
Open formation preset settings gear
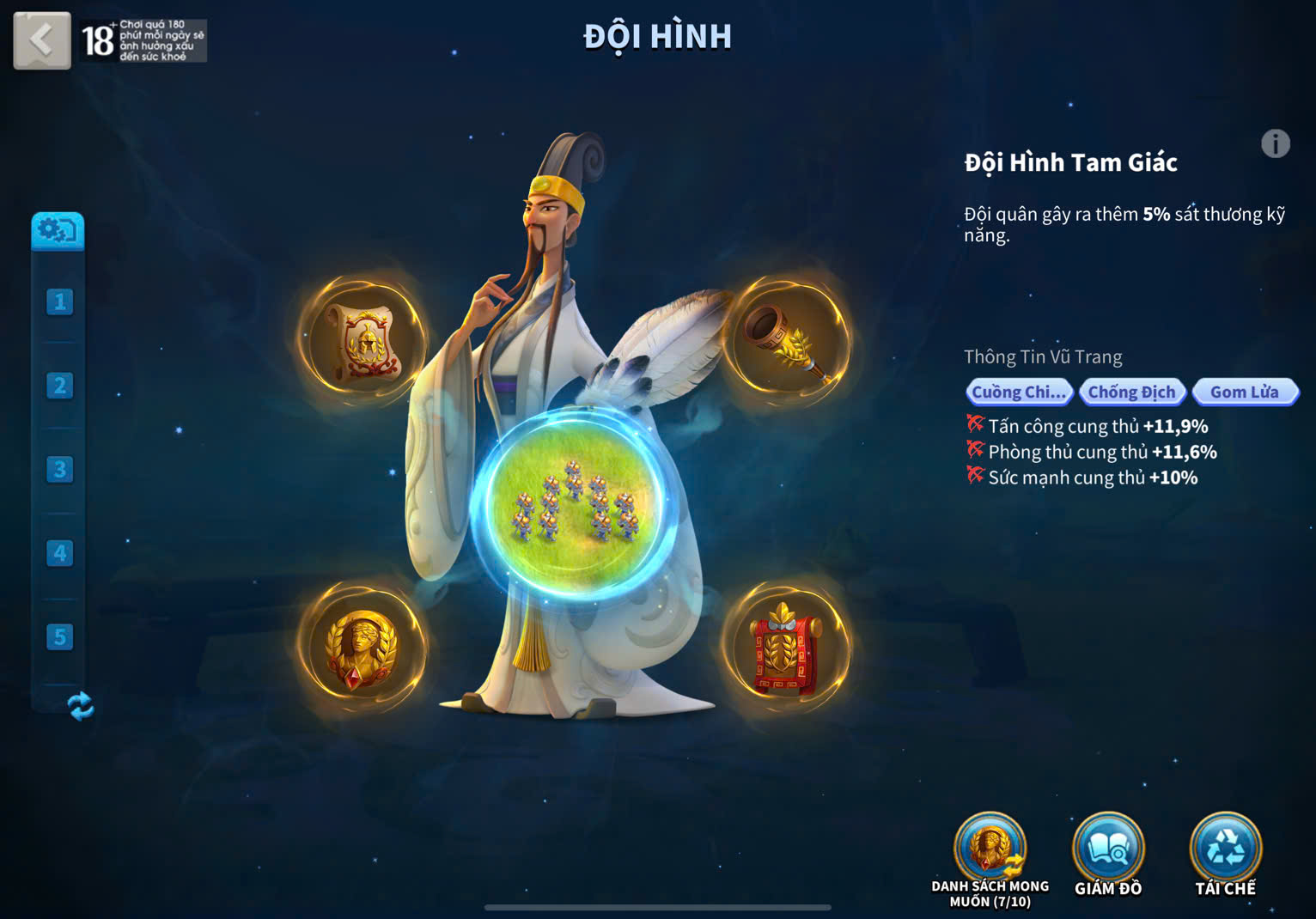[58, 230]
